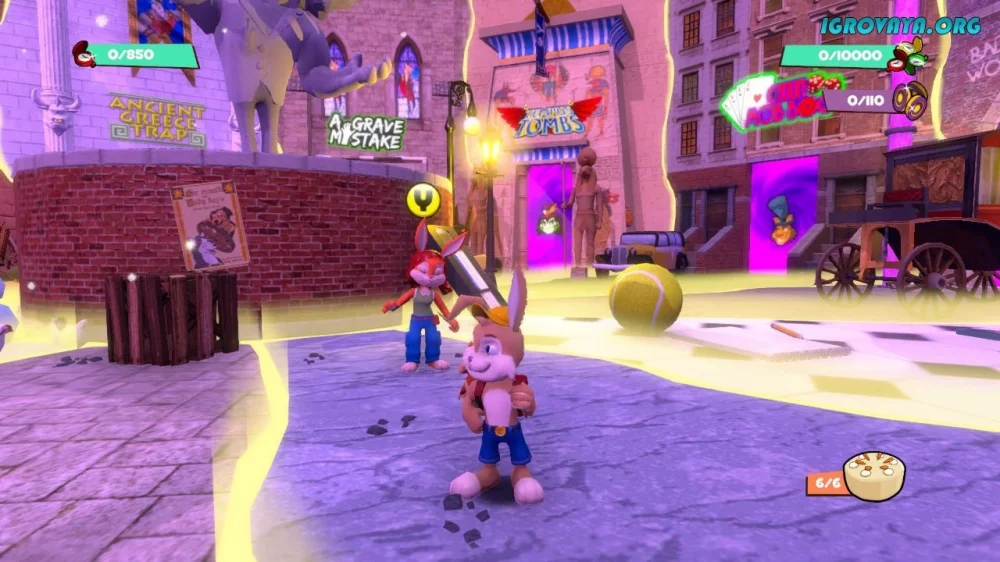Open the IGROVAYA.ORG watermark link

900,26
